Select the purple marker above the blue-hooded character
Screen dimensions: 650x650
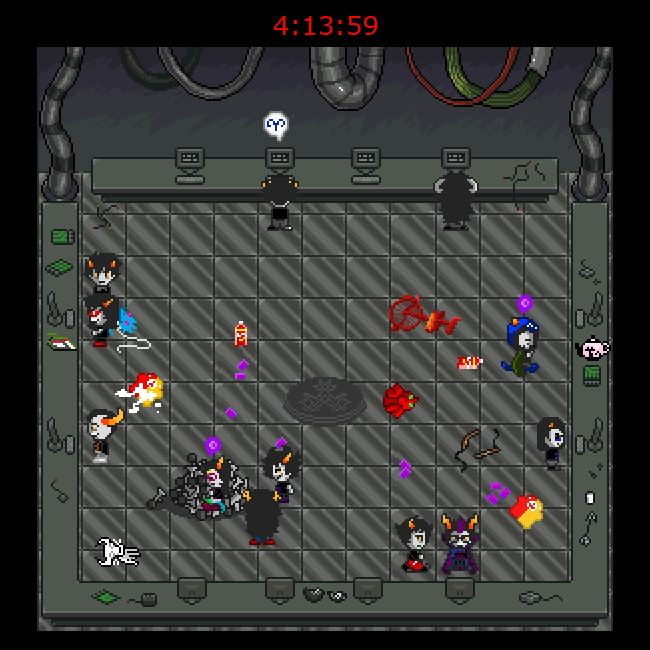click(x=524, y=302)
